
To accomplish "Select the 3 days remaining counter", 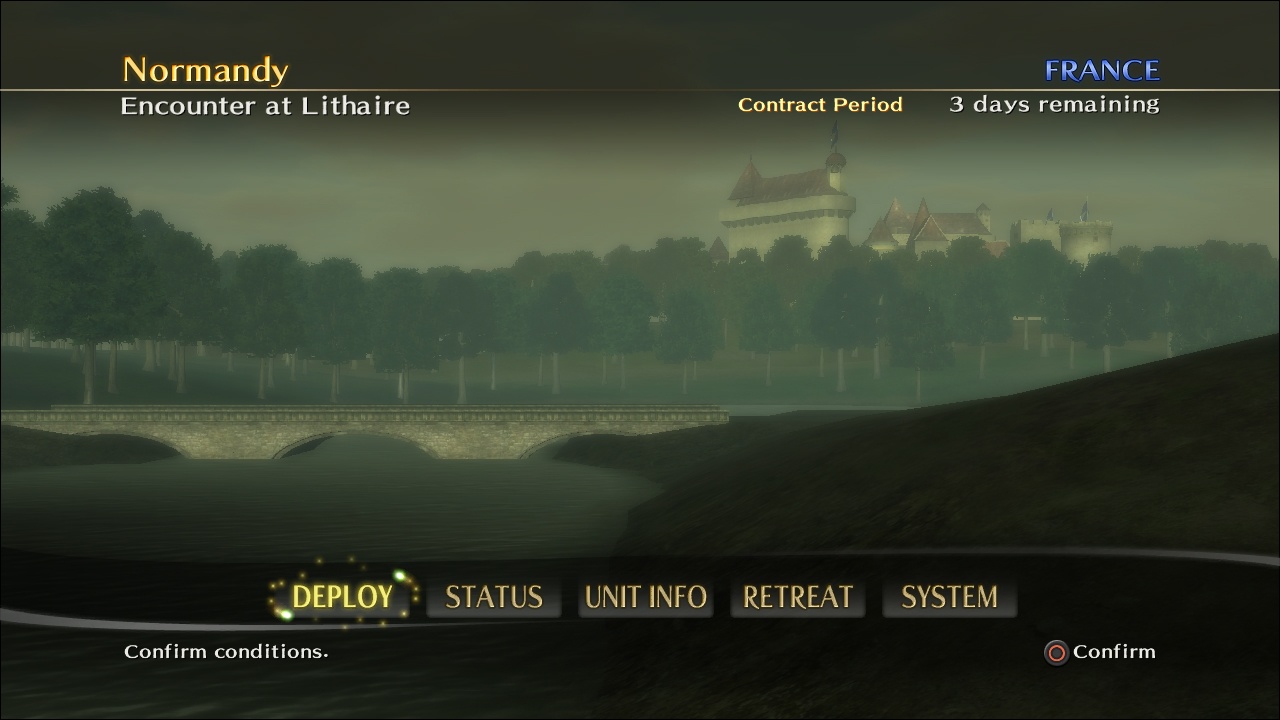I will point(1054,103).
